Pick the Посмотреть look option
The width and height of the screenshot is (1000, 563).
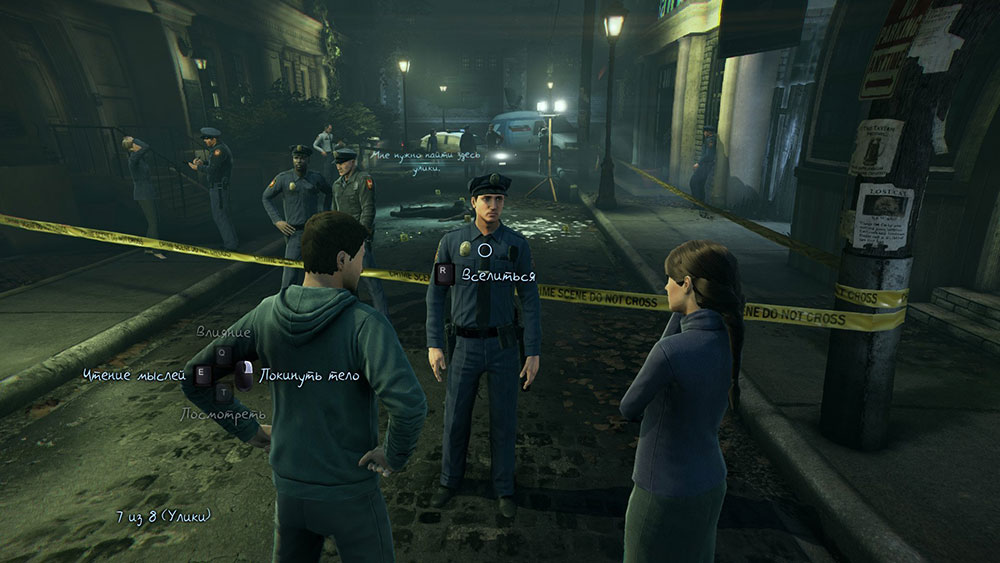[x=223, y=414]
